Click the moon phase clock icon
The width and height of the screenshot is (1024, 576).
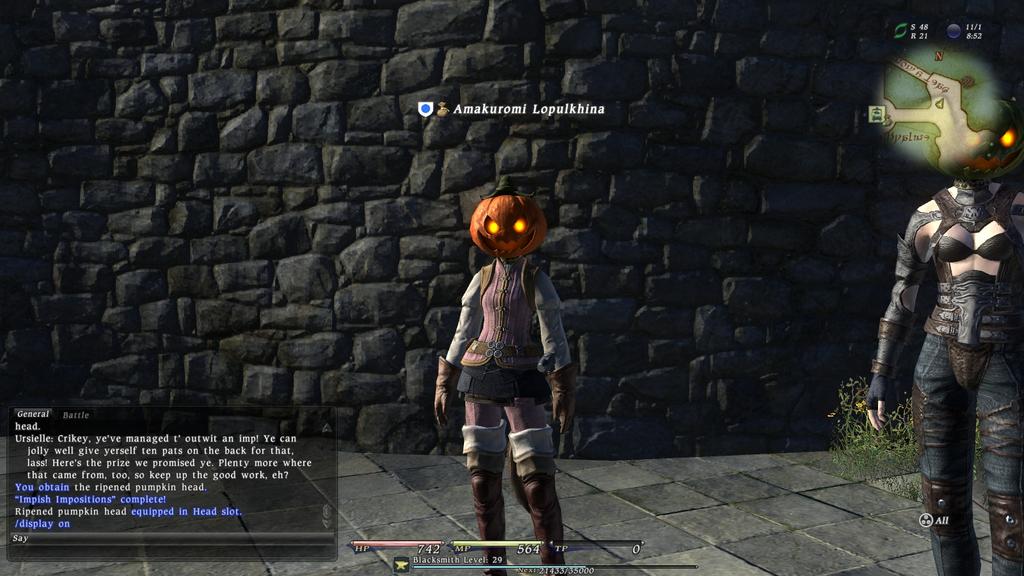pos(953,31)
